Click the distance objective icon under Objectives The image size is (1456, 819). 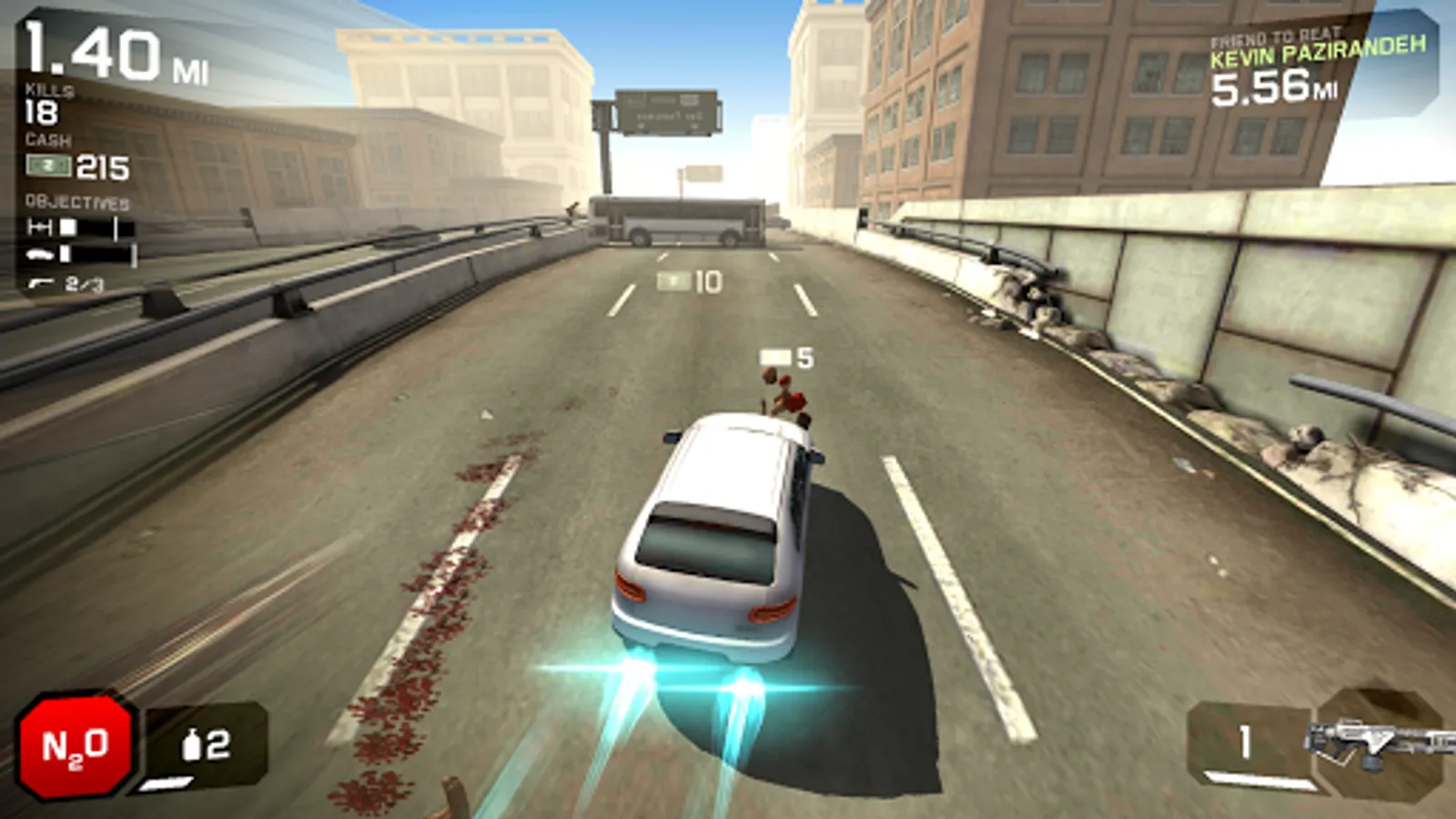coord(40,227)
